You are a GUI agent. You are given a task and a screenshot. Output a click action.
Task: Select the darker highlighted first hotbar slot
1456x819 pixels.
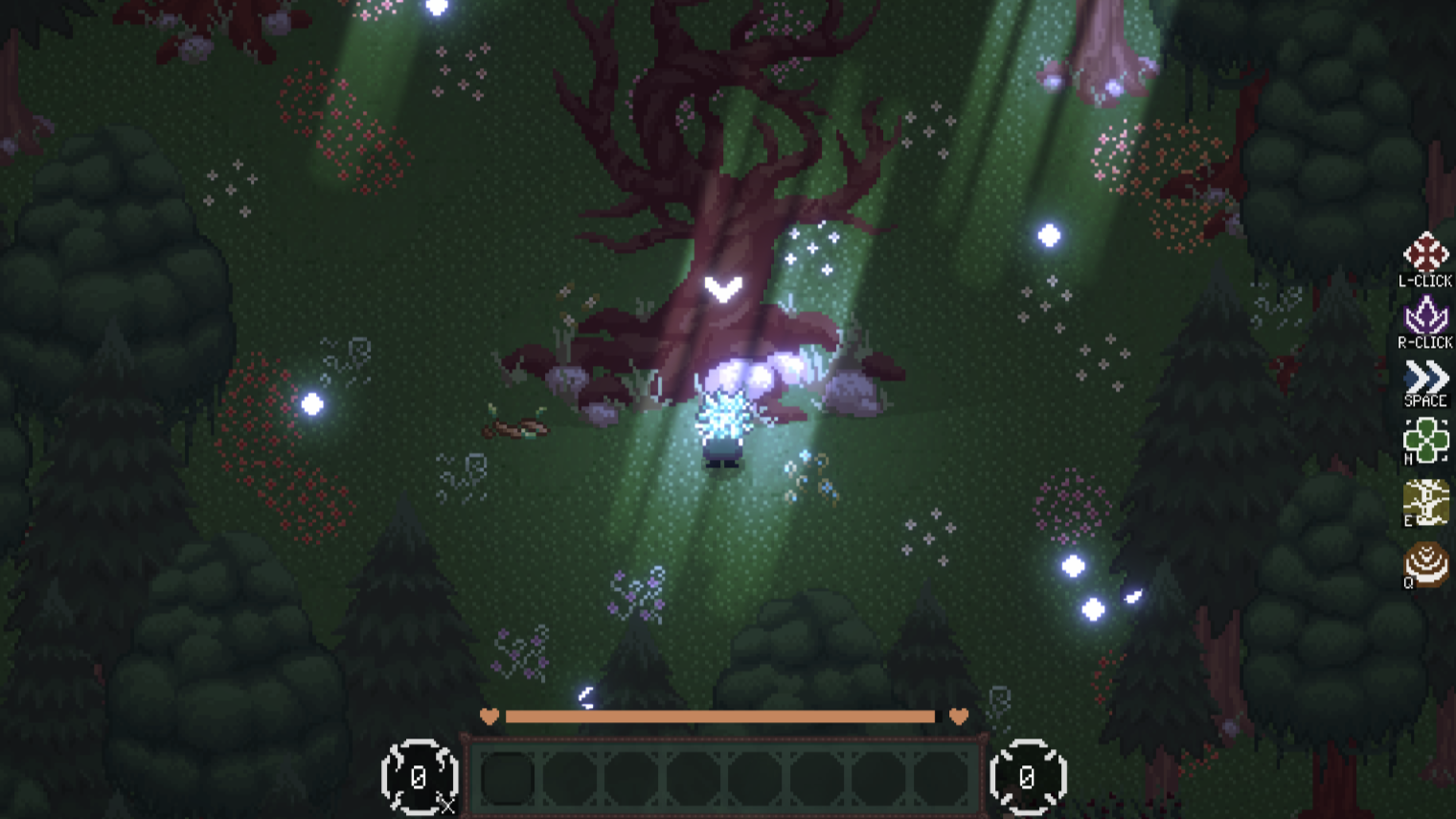(508, 778)
